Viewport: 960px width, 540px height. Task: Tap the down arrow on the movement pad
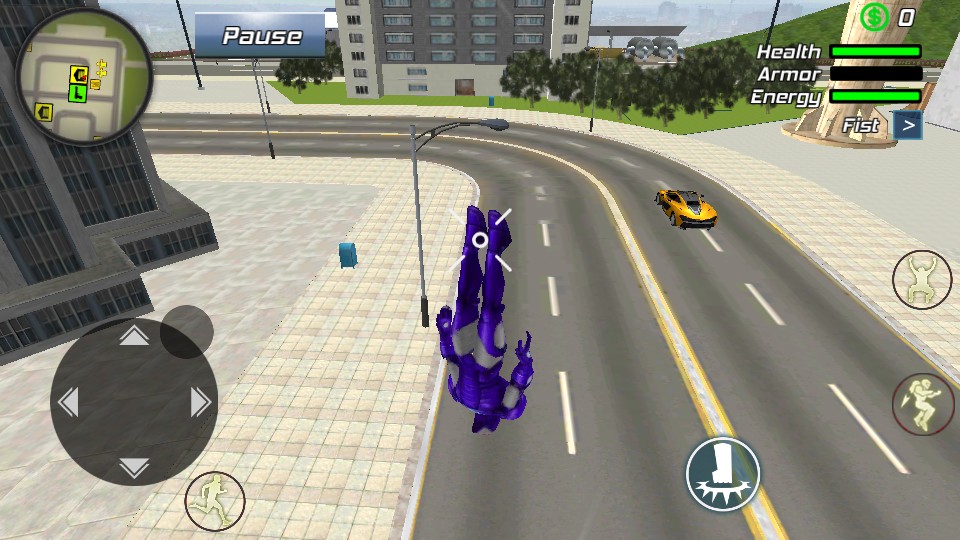[134, 467]
